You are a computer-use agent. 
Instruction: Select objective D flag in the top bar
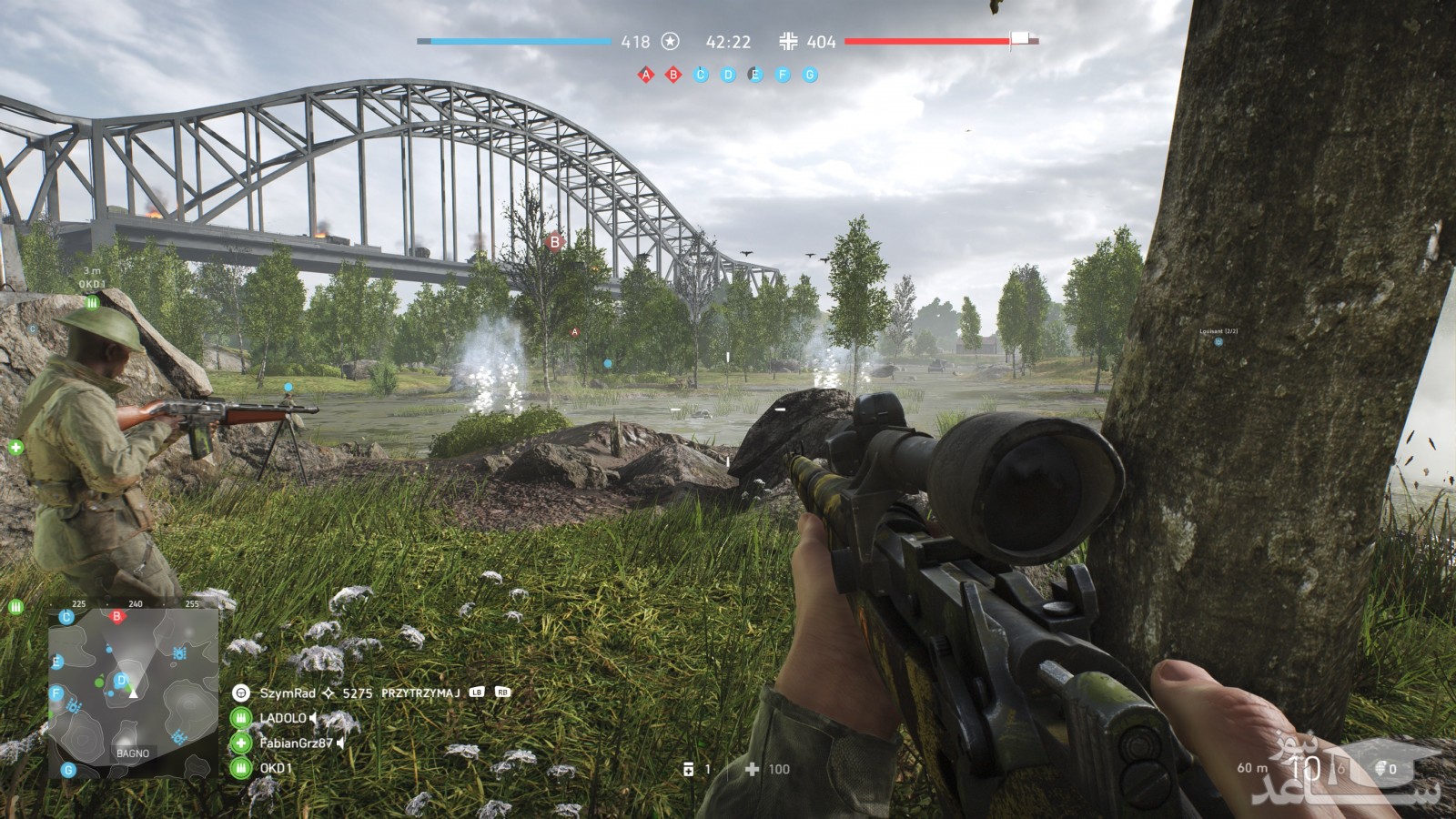pyautogui.click(x=728, y=76)
